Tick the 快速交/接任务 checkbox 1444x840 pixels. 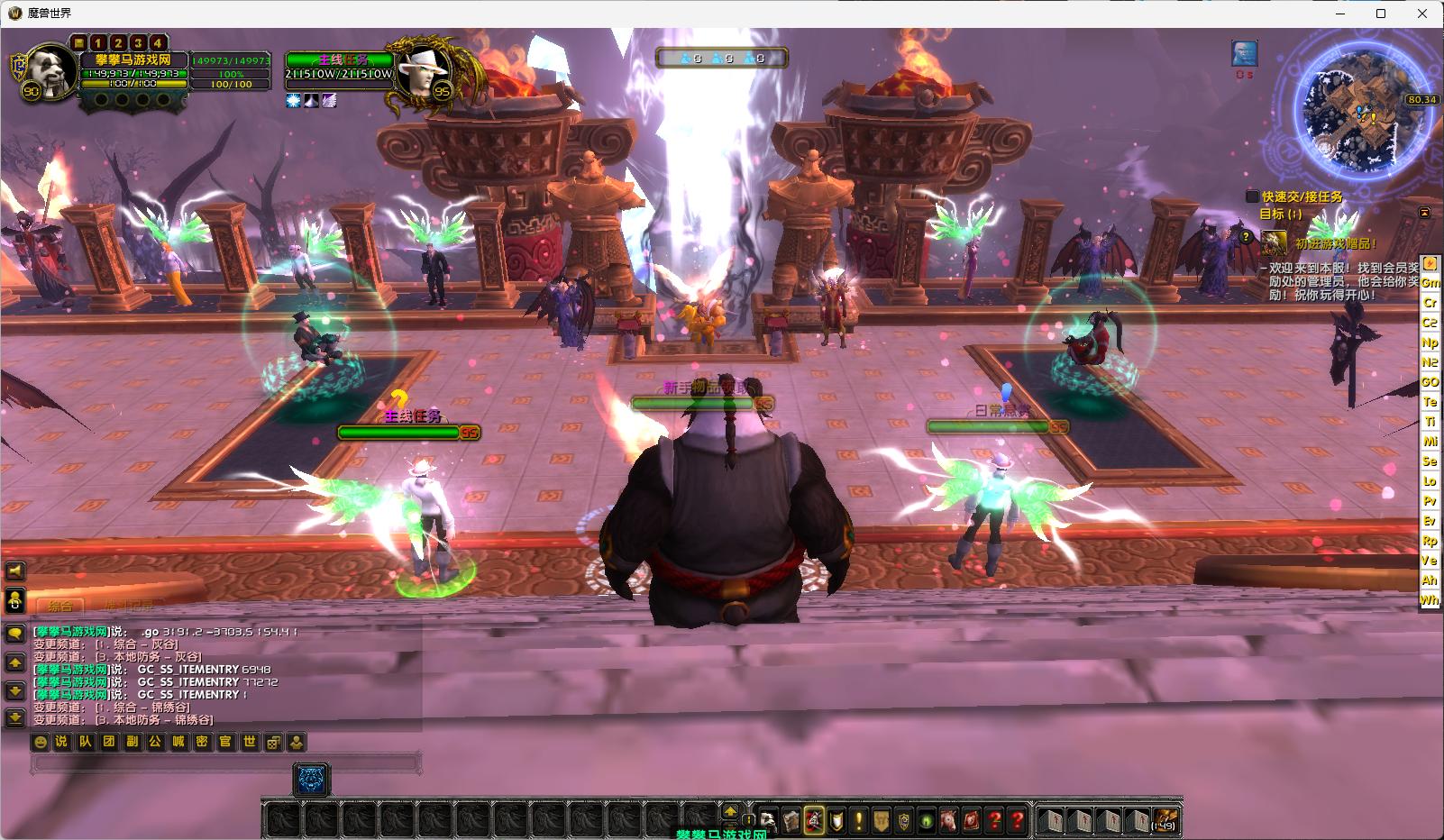click(x=1252, y=196)
